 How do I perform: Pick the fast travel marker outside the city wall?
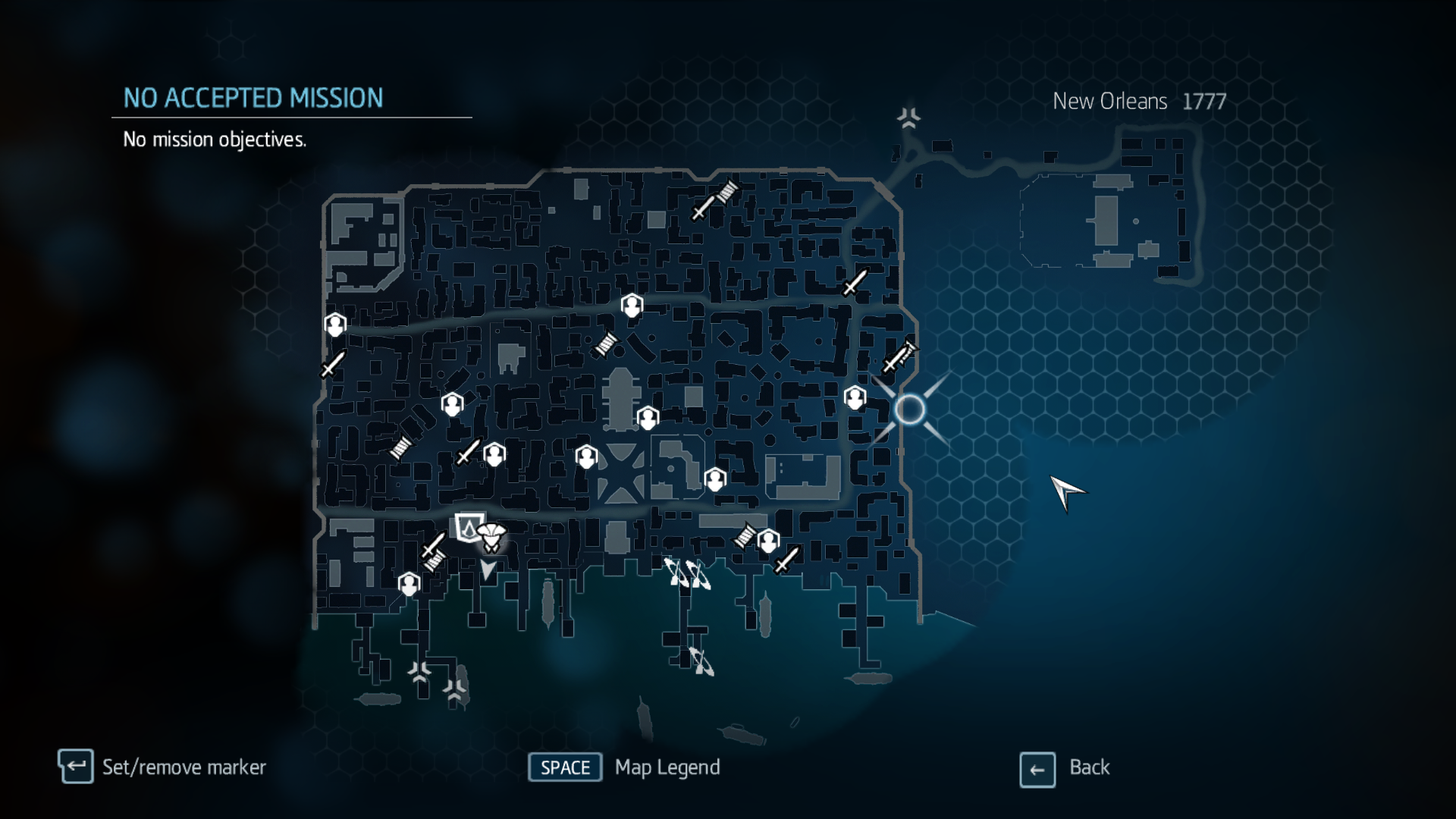click(x=908, y=118)
